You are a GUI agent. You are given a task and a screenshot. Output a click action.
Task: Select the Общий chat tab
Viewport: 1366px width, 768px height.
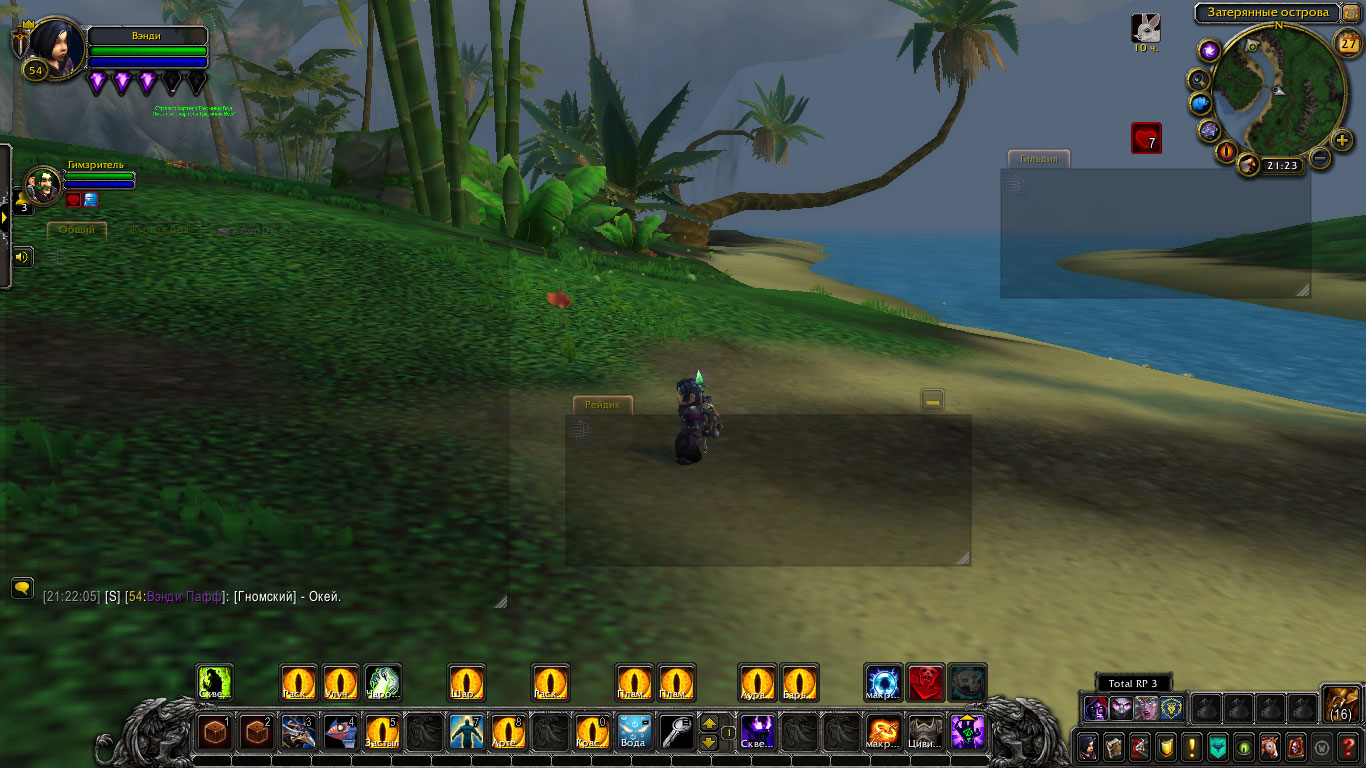coord(77,230)
